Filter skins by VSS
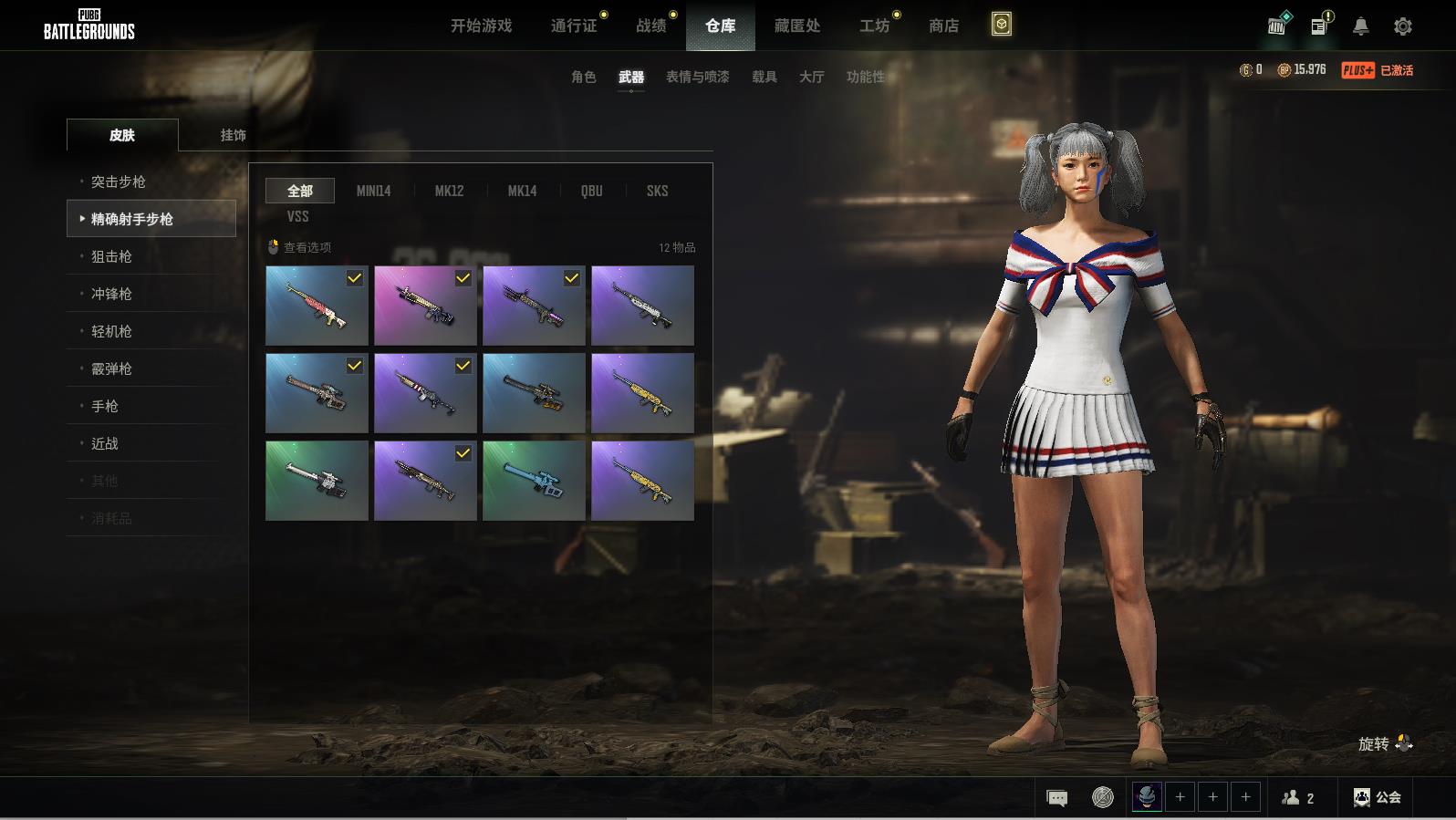The image size is (1456, 820). coord(297,216)
